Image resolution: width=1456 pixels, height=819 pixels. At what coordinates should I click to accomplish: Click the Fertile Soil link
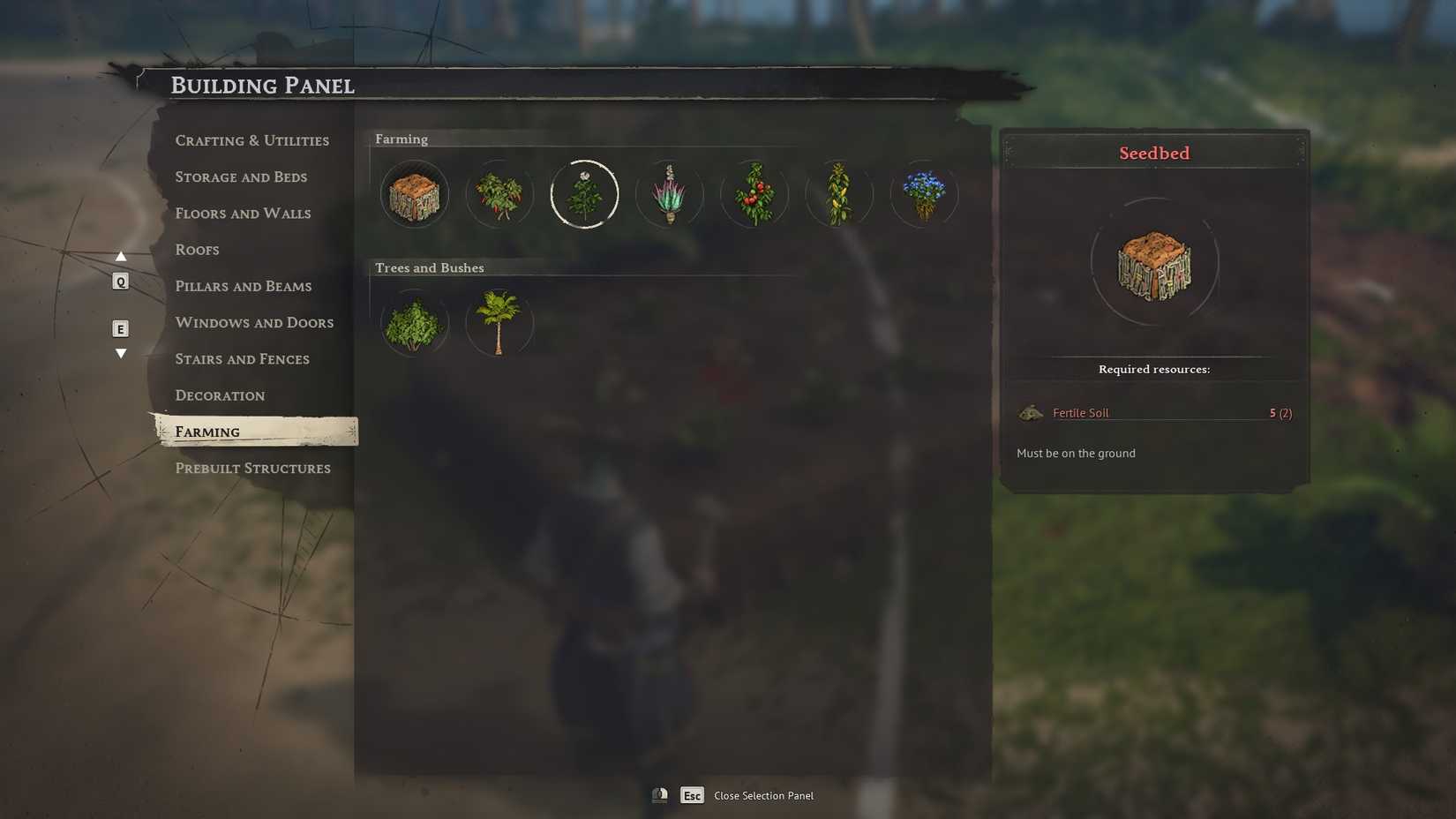point(1080,412)
